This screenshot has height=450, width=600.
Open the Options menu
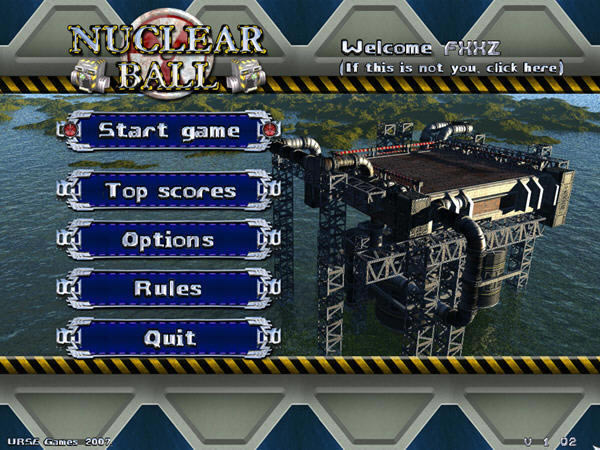[x=168, y=240]
